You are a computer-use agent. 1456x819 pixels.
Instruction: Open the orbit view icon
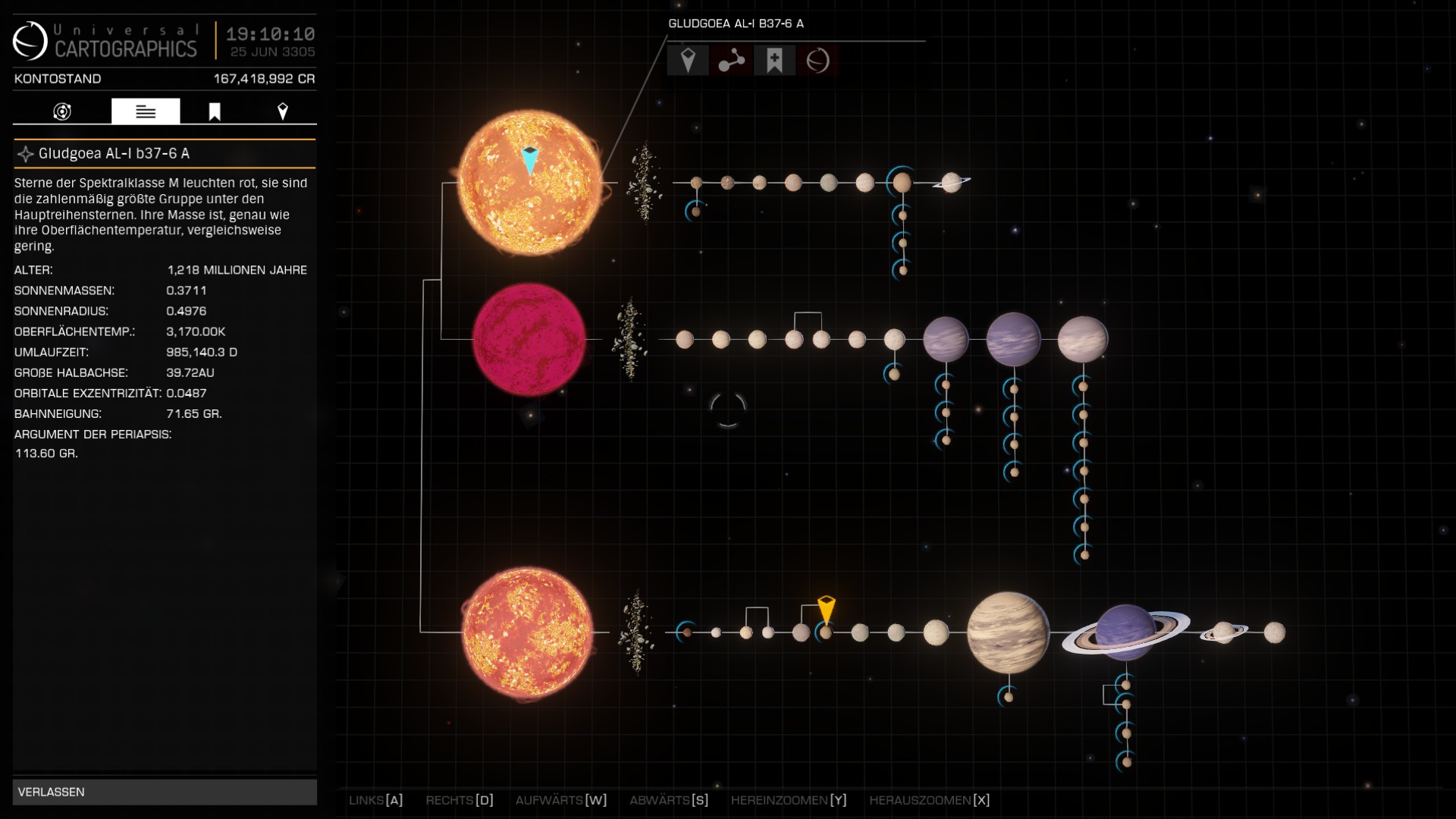(817, 61)
